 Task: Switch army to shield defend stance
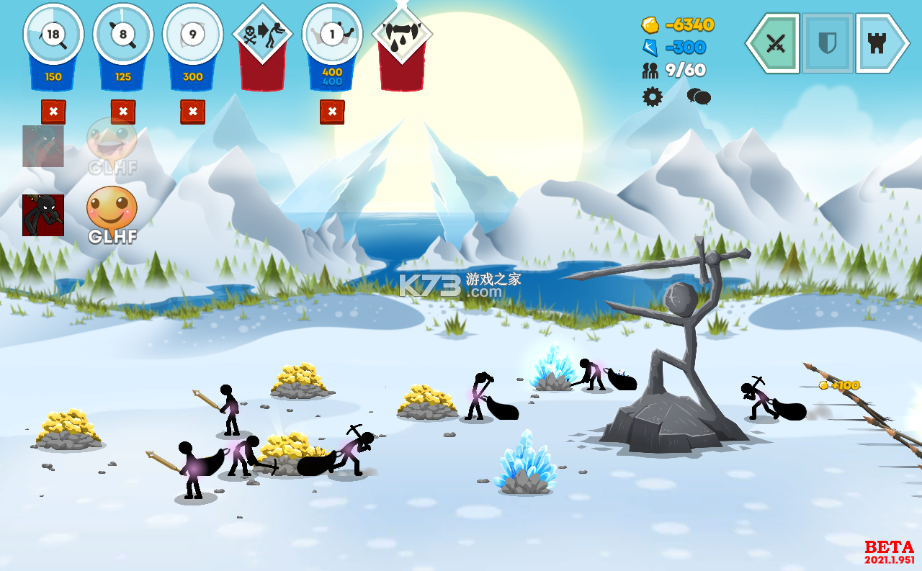(x=828, y=43)
